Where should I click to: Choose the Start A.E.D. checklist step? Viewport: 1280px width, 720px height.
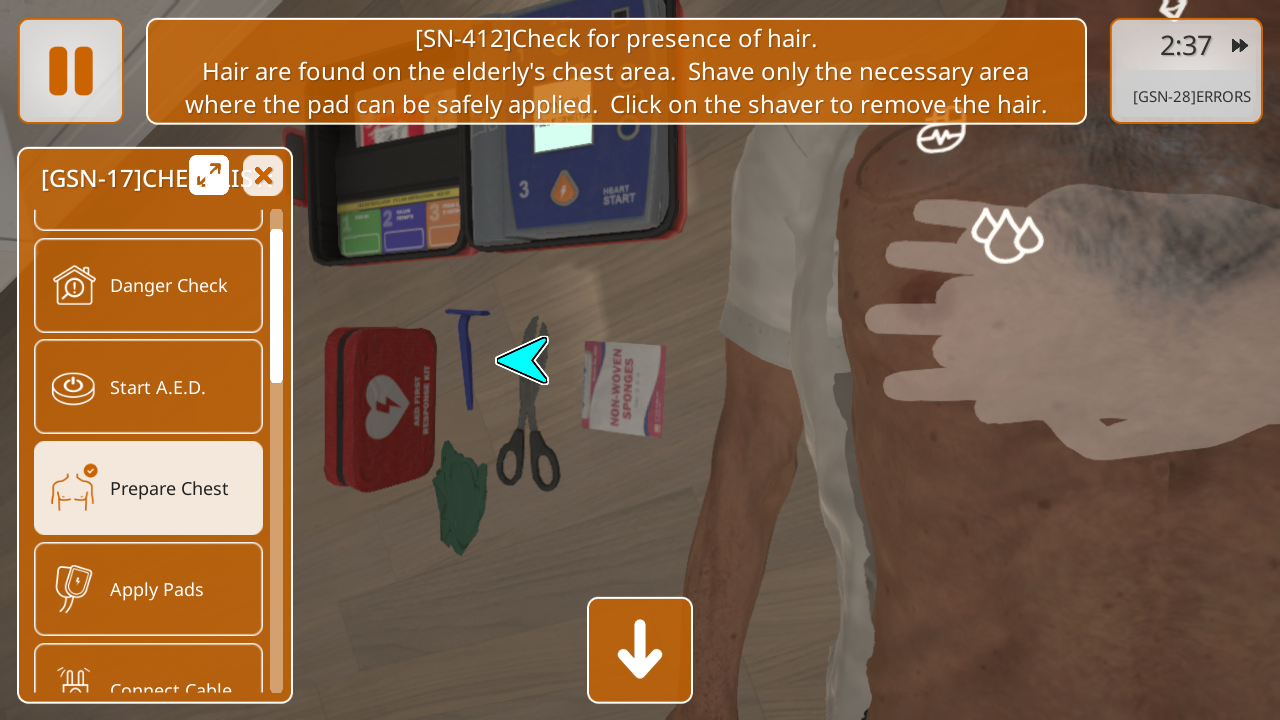coord(149,387)
